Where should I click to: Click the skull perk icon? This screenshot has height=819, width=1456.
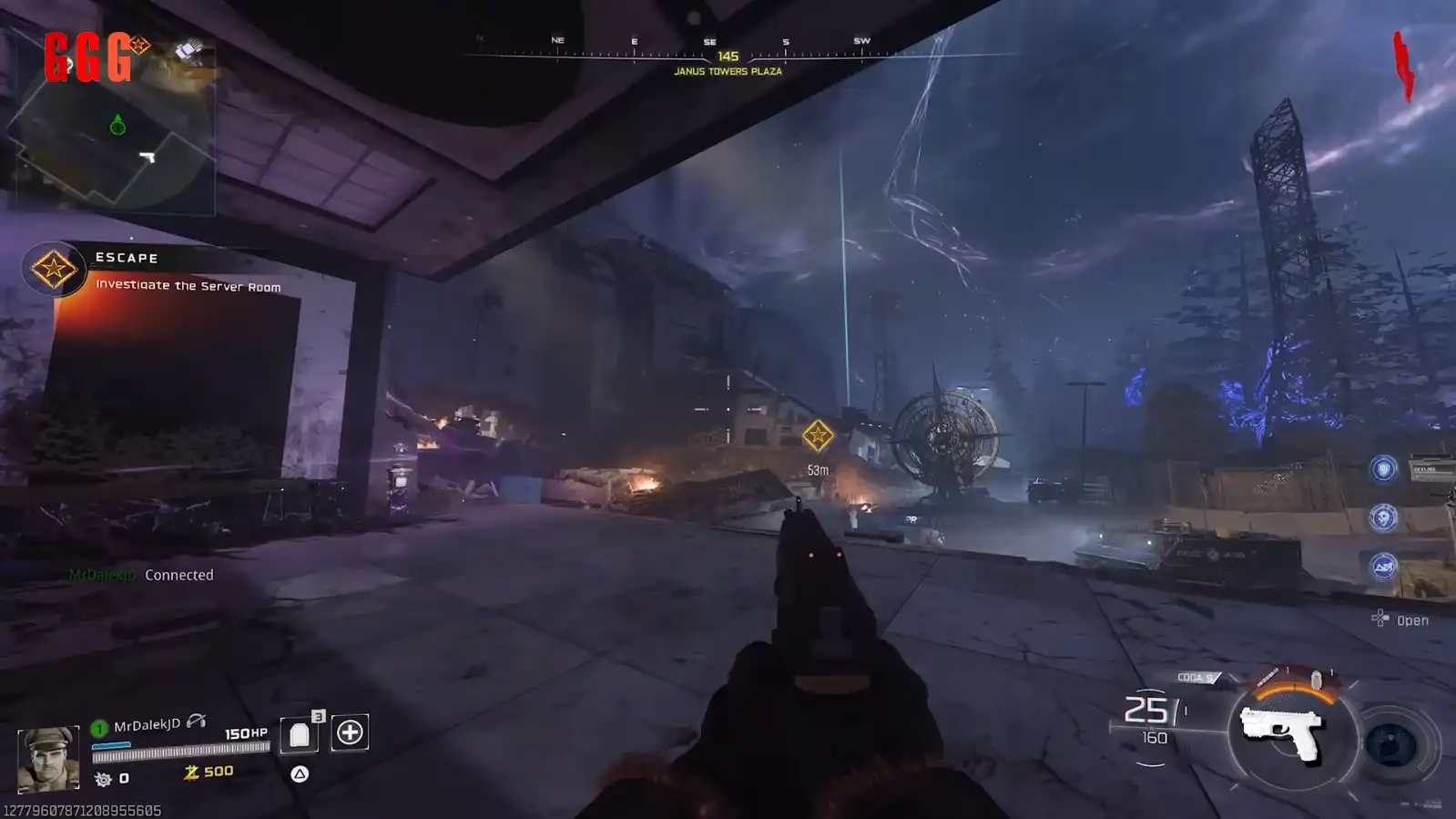coord(1383,517)
